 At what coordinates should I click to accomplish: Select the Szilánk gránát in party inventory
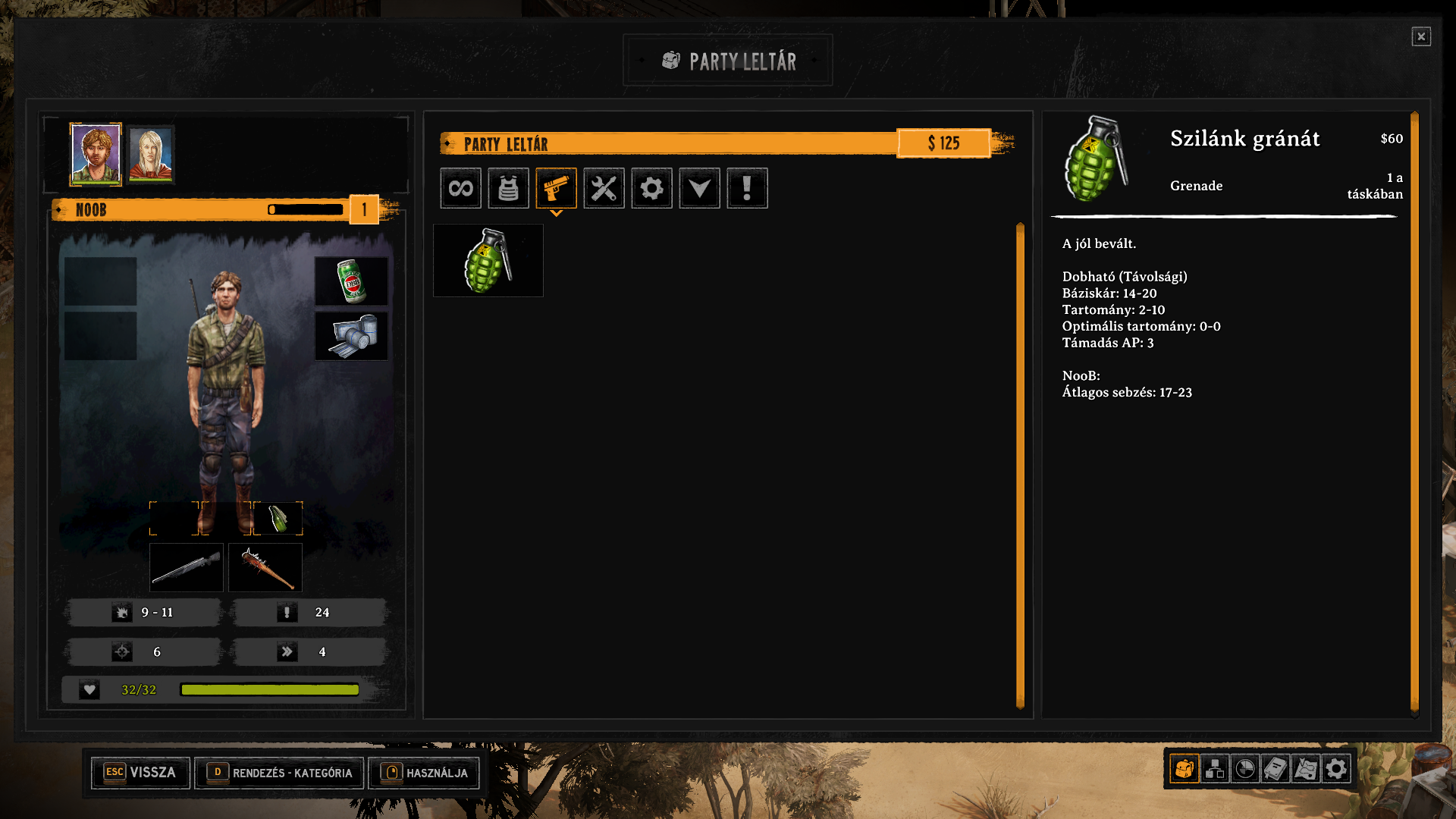(488, 261)
